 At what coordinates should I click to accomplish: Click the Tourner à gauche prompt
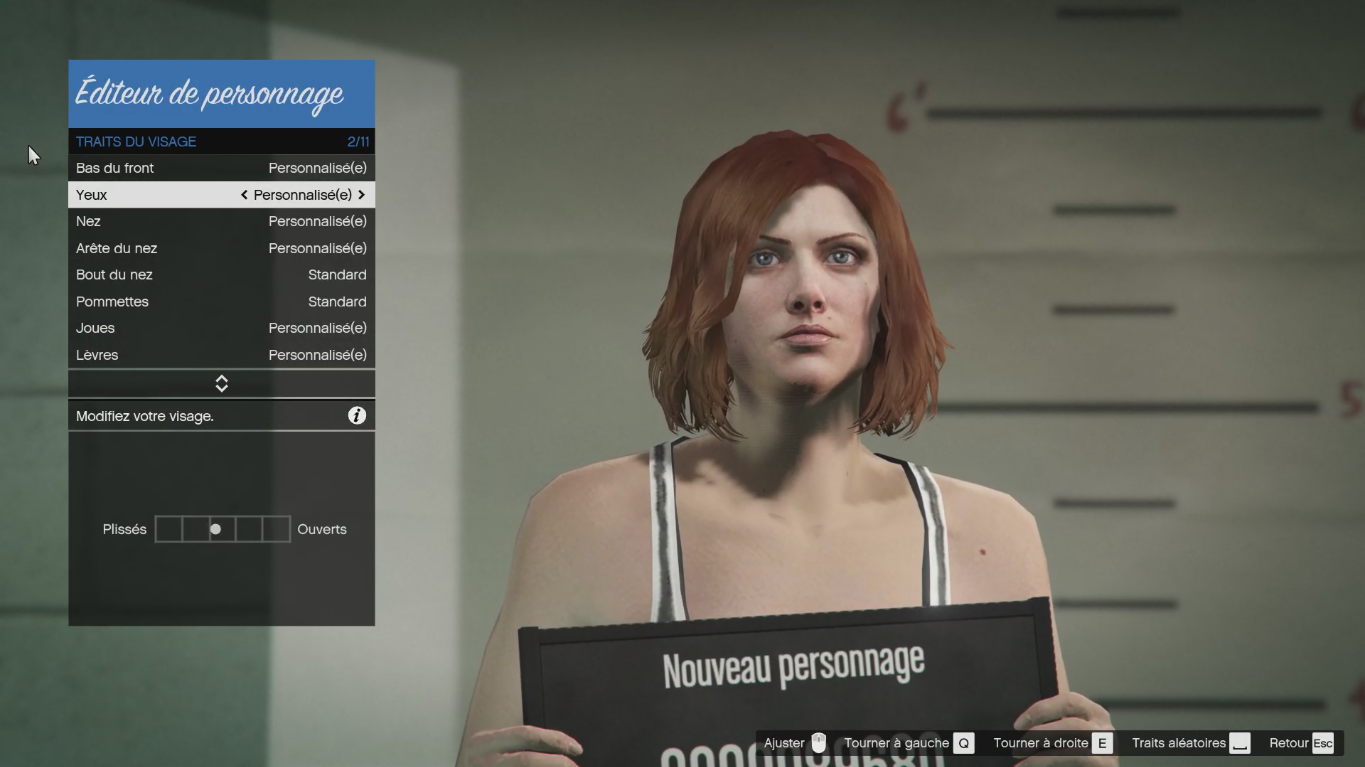tap(907, 743)
